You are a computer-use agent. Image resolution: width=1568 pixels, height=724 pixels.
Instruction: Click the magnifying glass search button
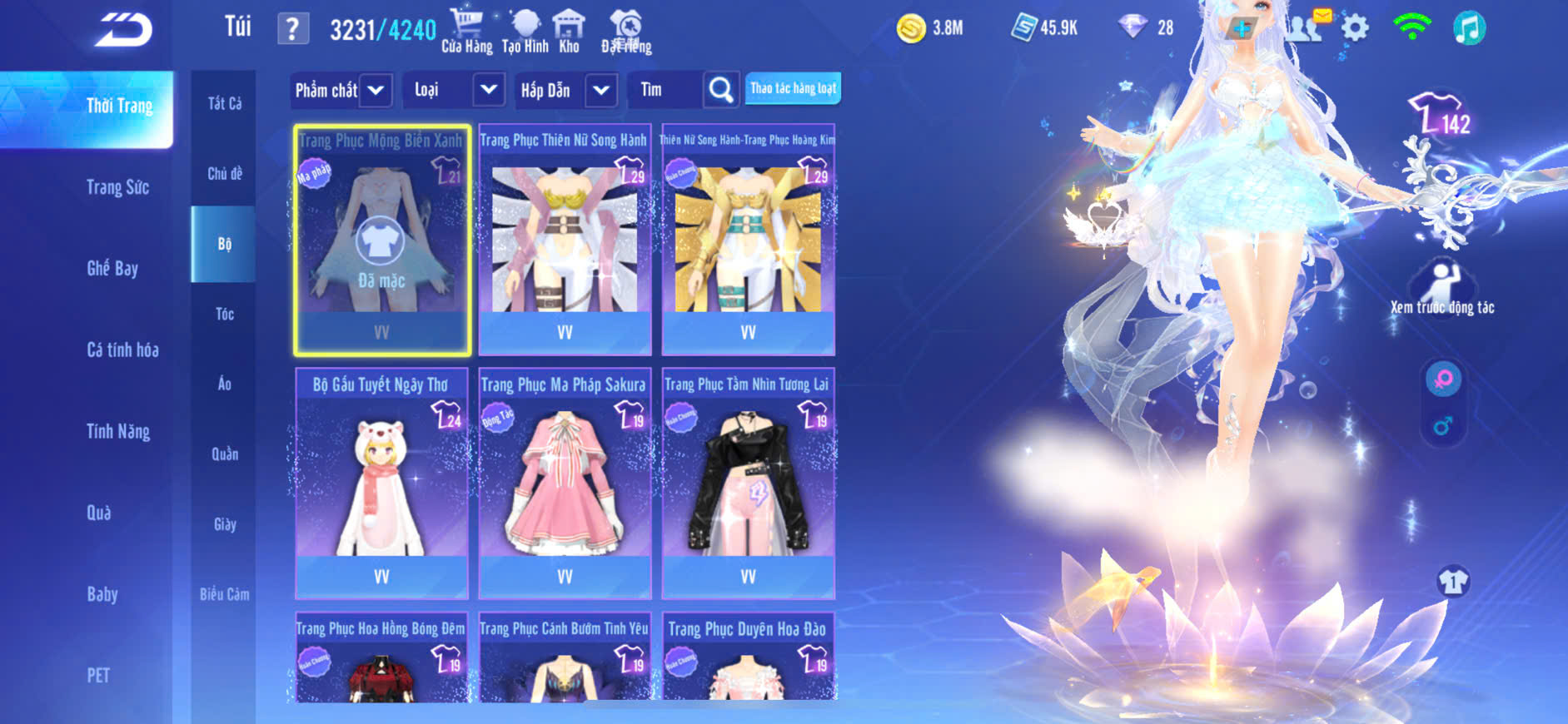721,90
